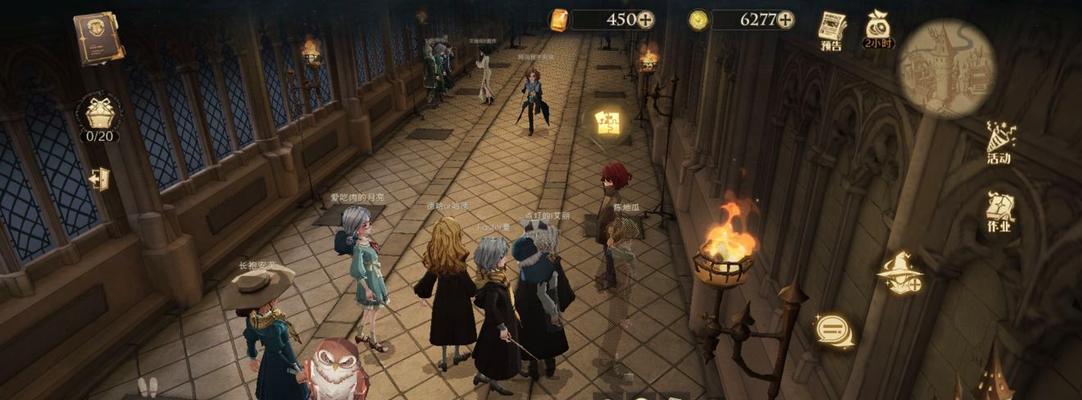
Task: Open the 预告 preview notice
Action: tap(831, 29)
